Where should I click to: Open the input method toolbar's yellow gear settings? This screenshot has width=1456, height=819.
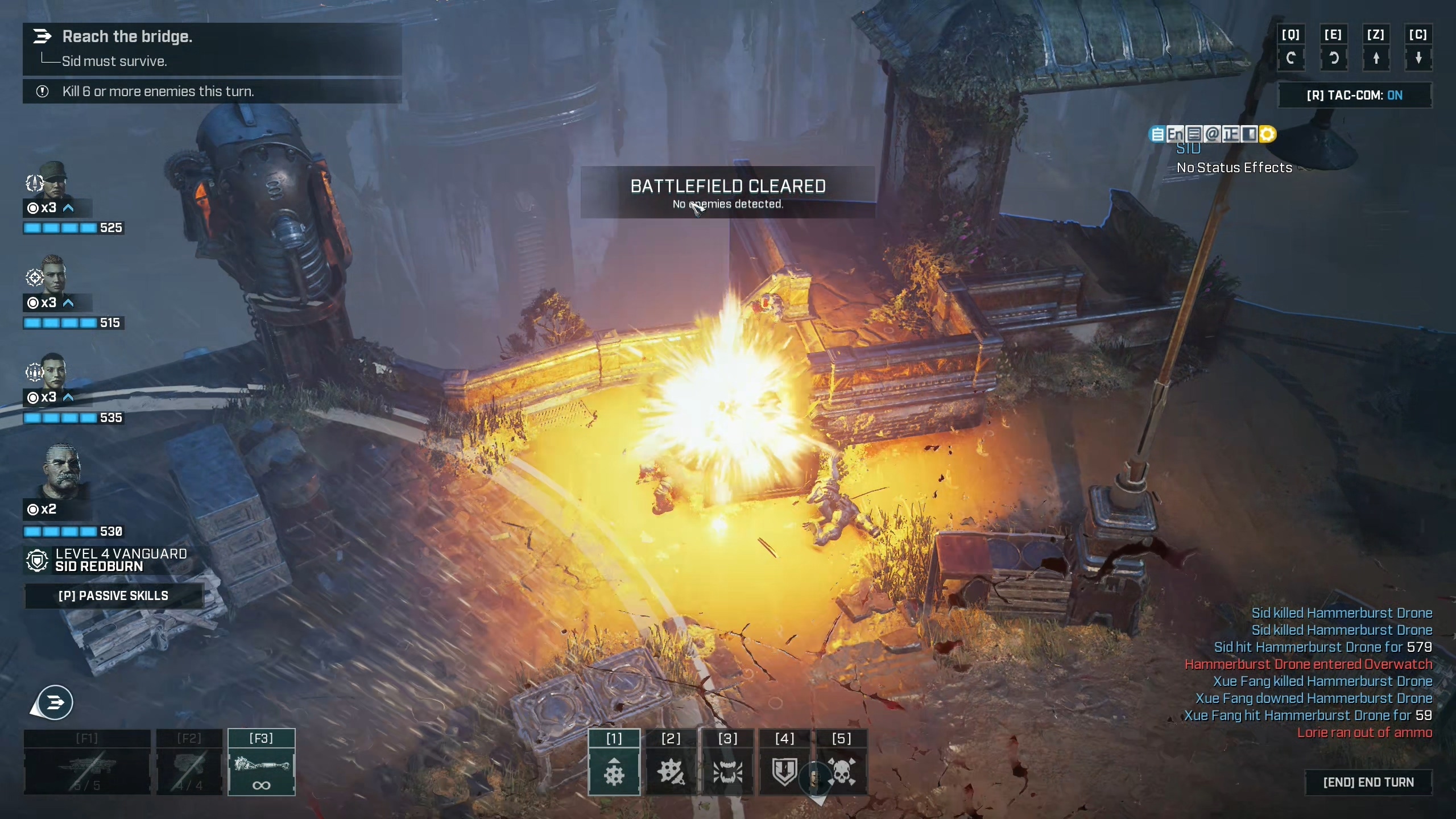coord(1267,134)
